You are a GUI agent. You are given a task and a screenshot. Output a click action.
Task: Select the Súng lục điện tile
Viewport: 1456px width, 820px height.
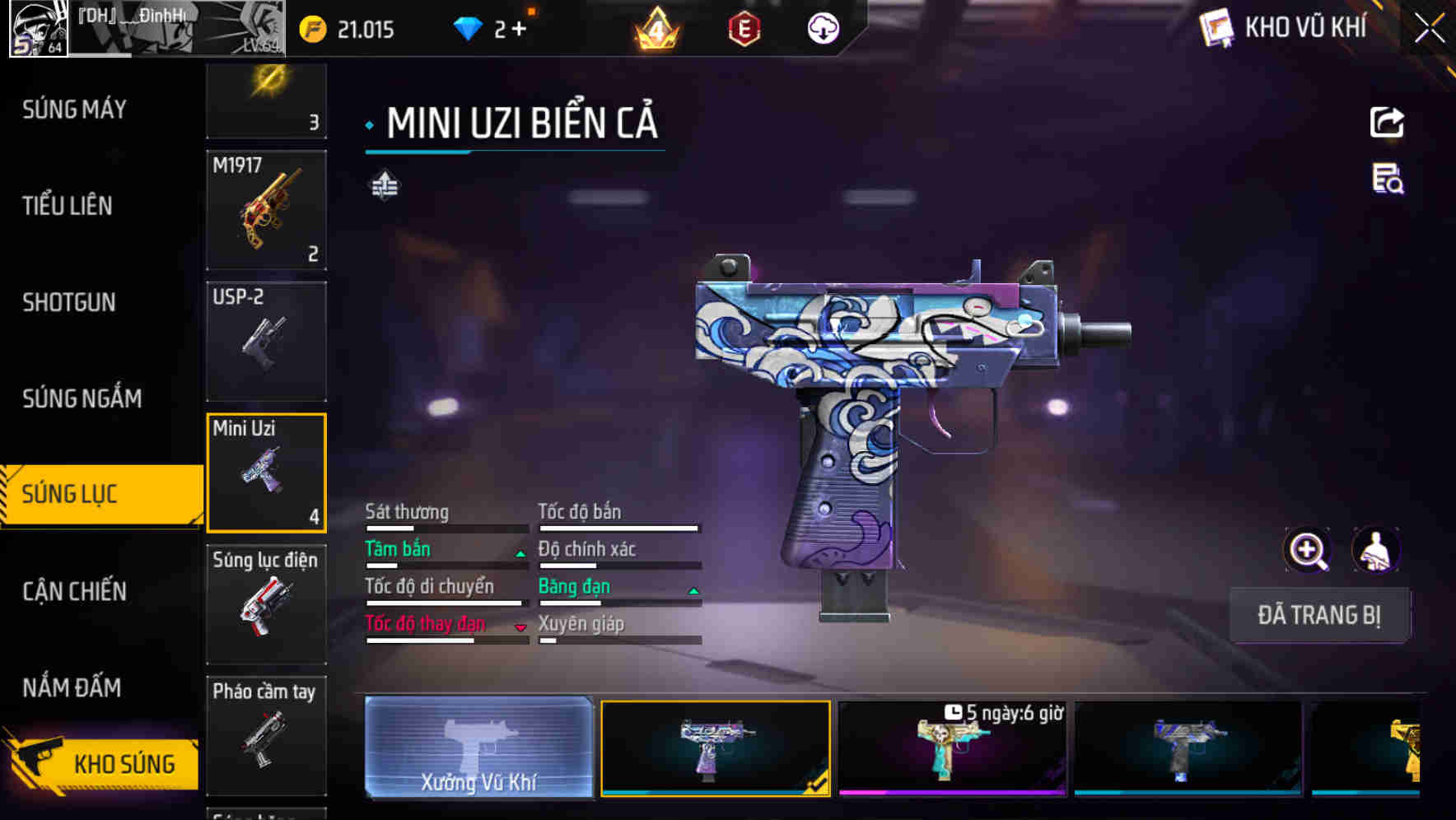[x=266, y=604]
